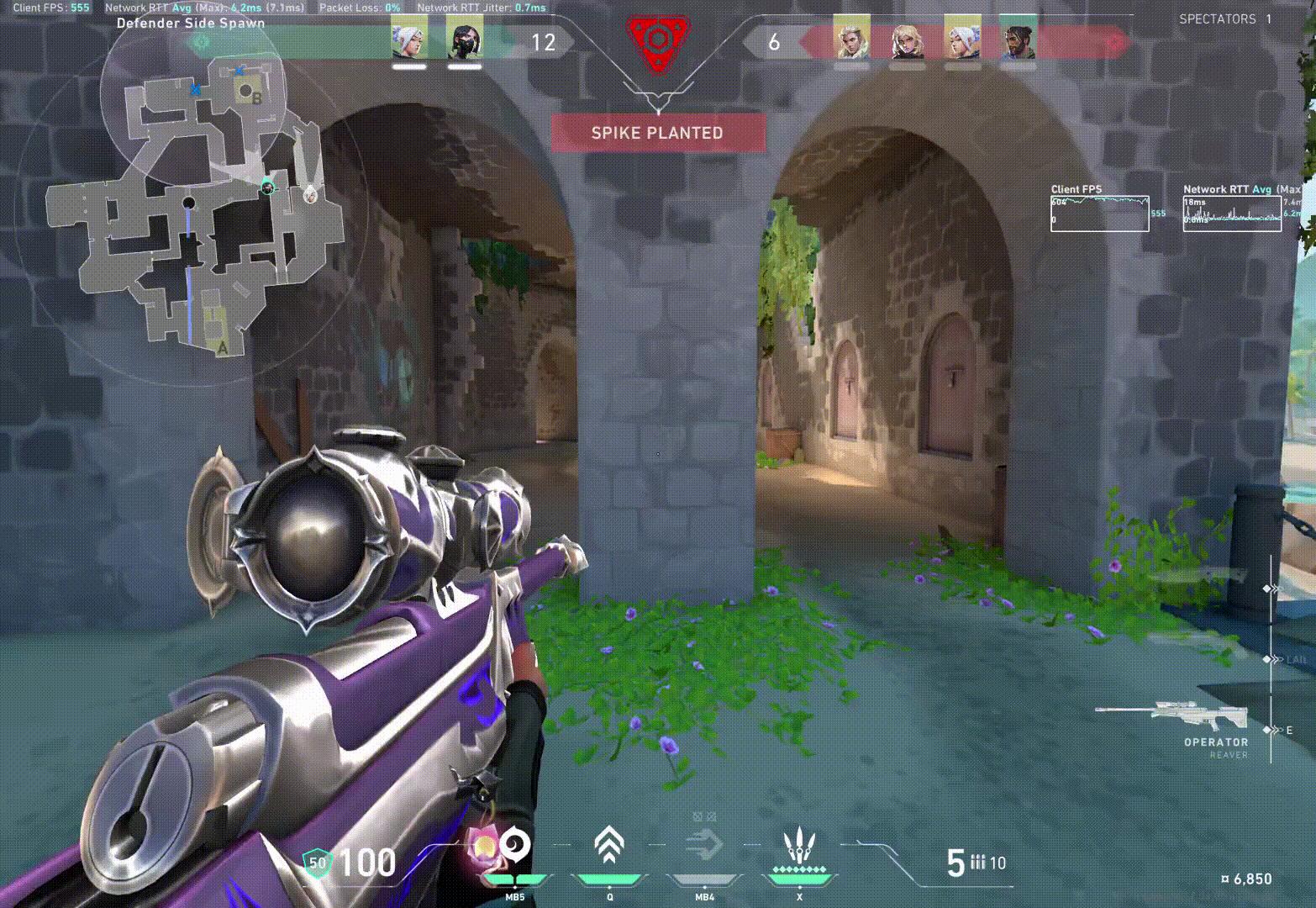The width and height of the screenshot is (1316, 908).
Task: Select the Operator weapon slot
Action: 1183,720
